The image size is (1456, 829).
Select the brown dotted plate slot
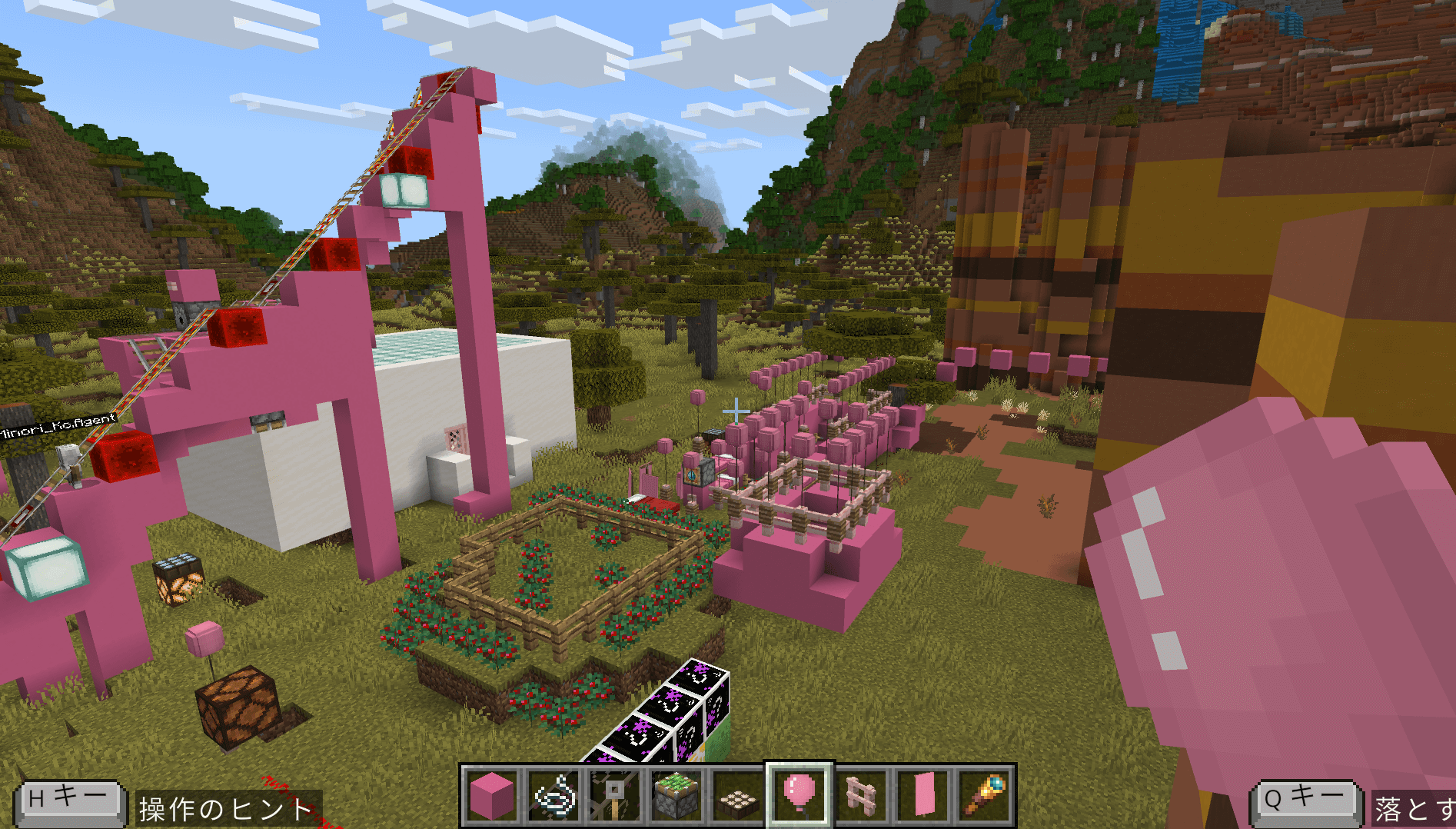point(738,797)
